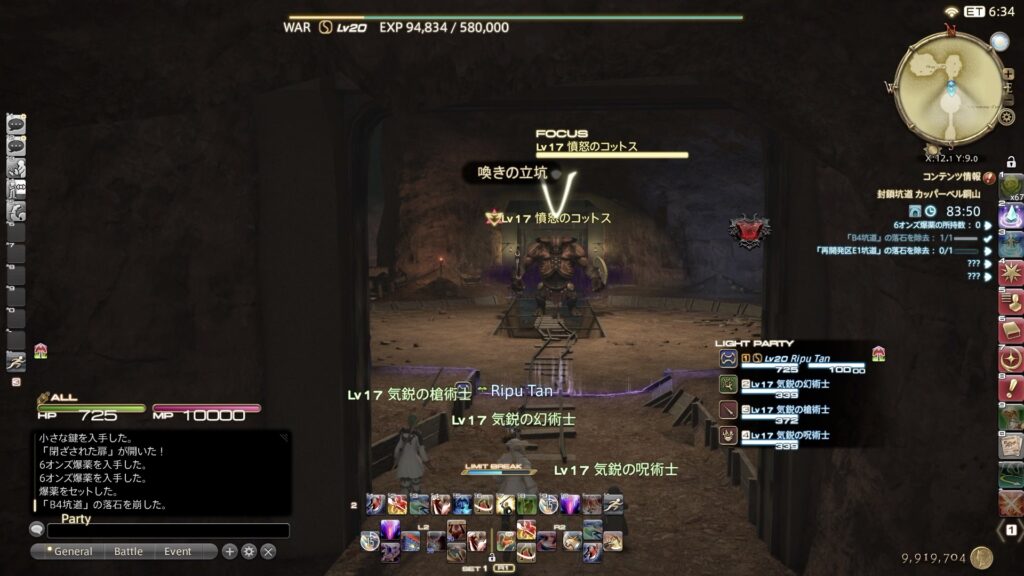Click the gil coin currency icon
This screenshot has height=576, width=1024.
click(x=981, y=558)
